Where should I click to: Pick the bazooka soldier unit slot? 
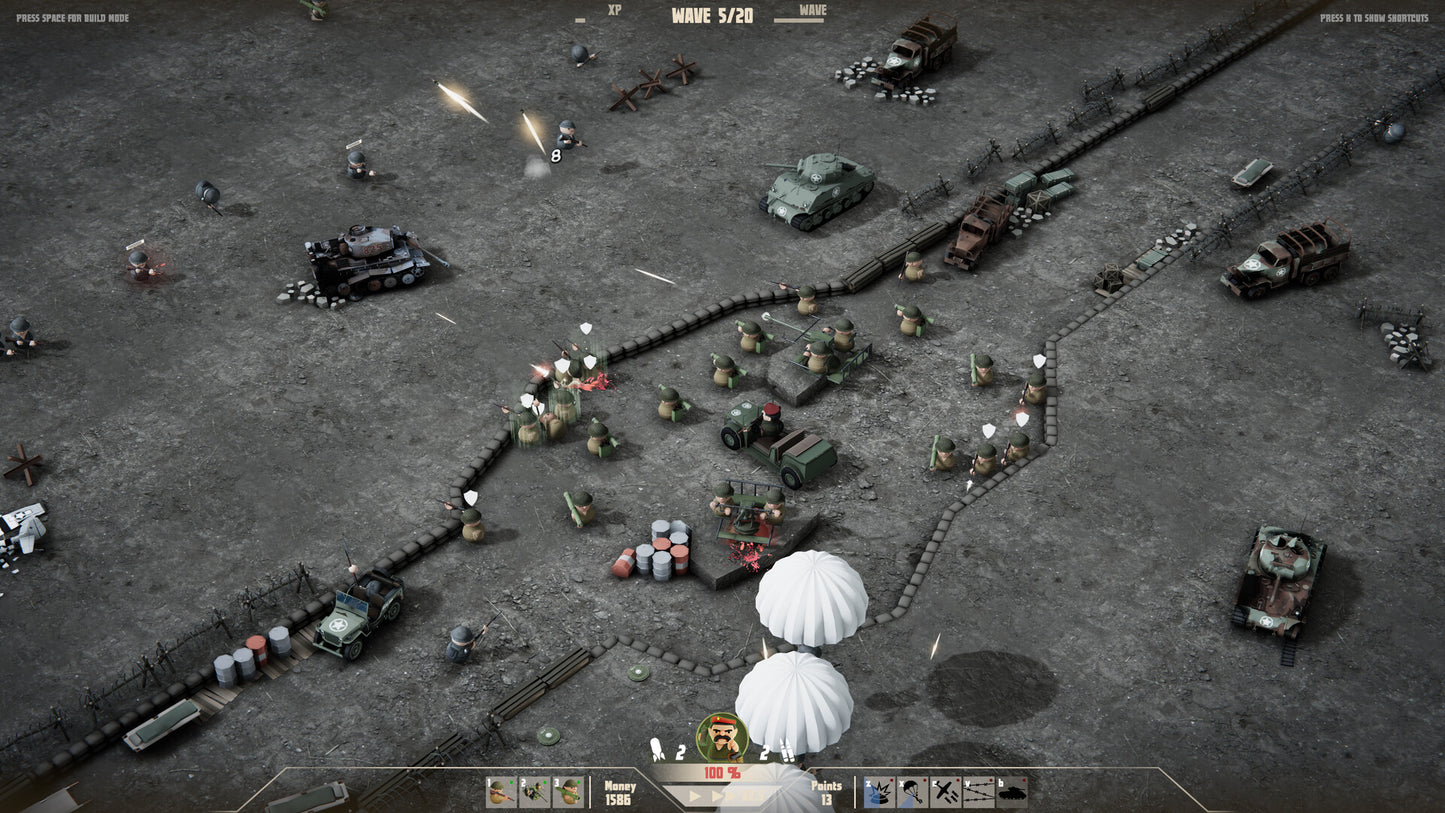(568, 792)
